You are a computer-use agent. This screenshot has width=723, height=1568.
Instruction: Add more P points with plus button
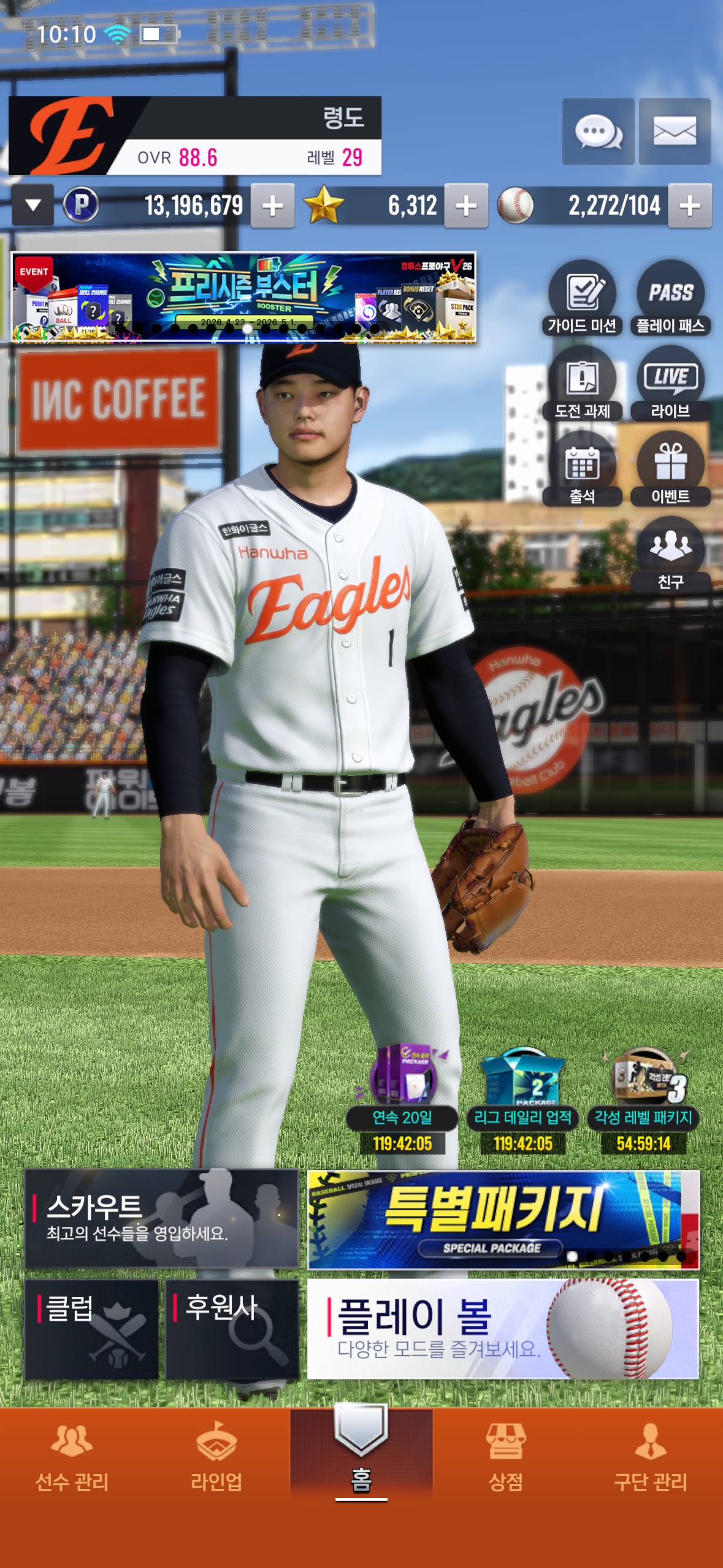[272, 206]
